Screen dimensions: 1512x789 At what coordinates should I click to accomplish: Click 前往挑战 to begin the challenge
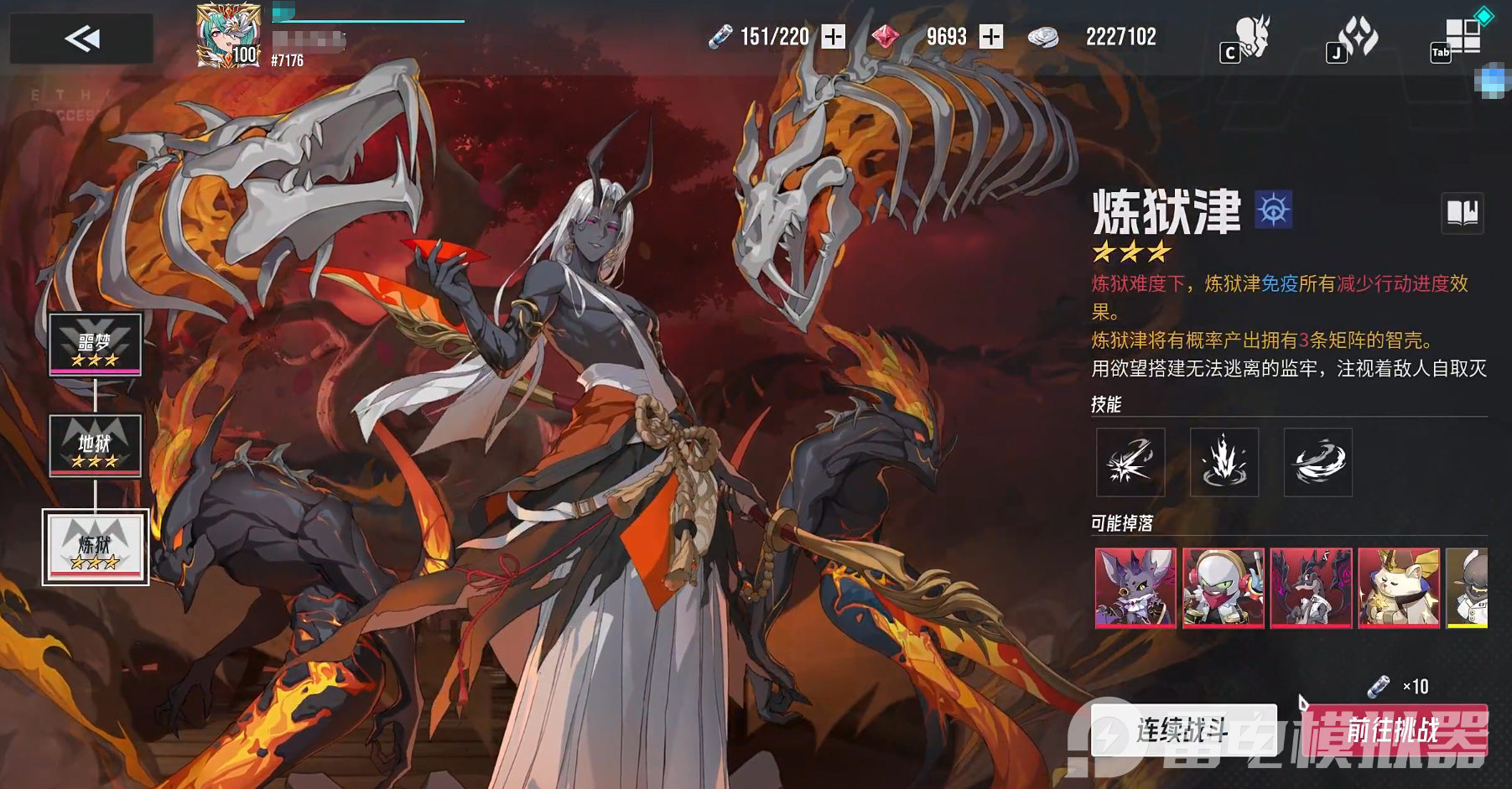click(1394, 730)
